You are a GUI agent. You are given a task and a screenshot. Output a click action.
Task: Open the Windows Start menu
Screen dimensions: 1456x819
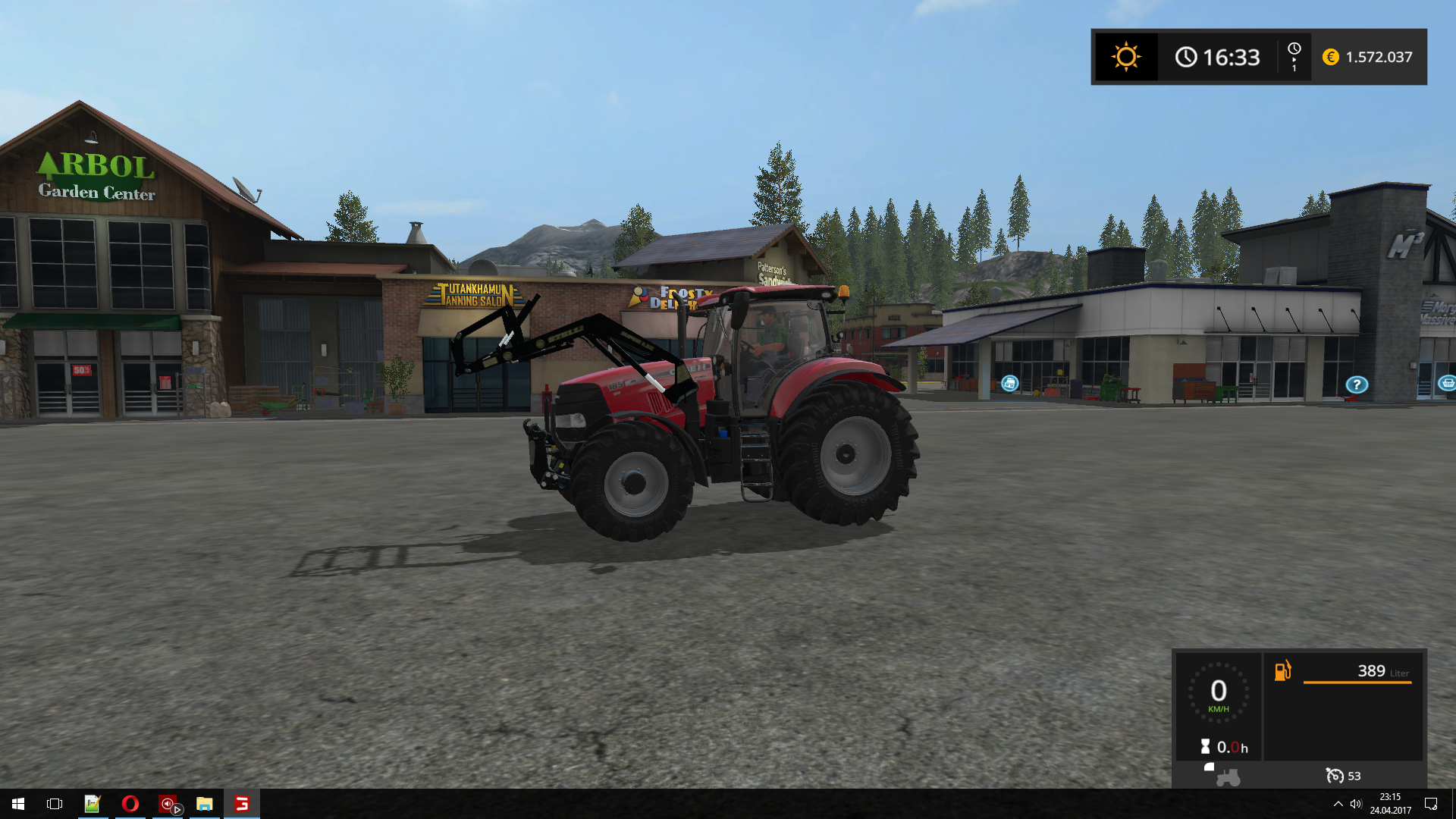pyautogui.click(x=18, y=804)
